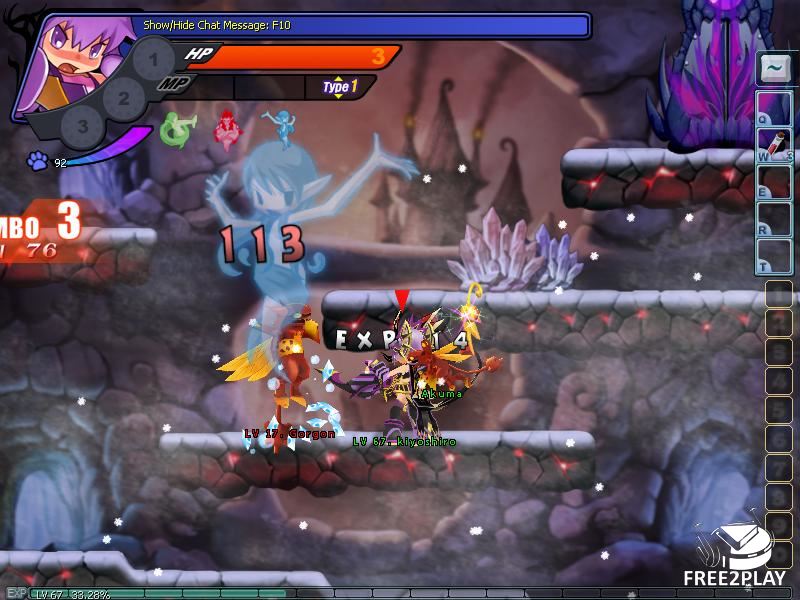
Task: Click the blue paw print icon
Action: point(36,160)
